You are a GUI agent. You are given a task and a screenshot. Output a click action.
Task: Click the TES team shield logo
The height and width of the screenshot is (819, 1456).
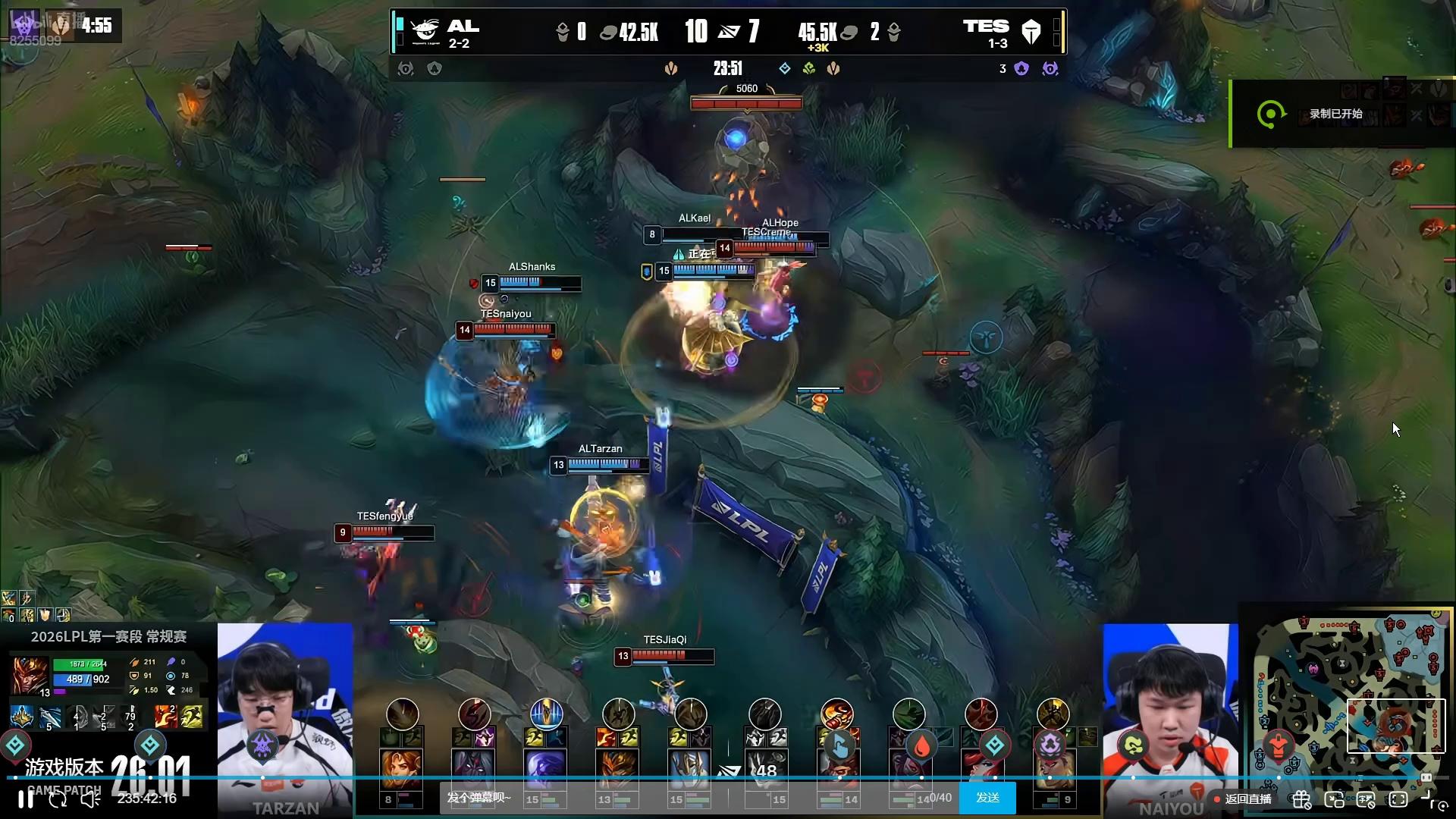(x=1031, y=32)
